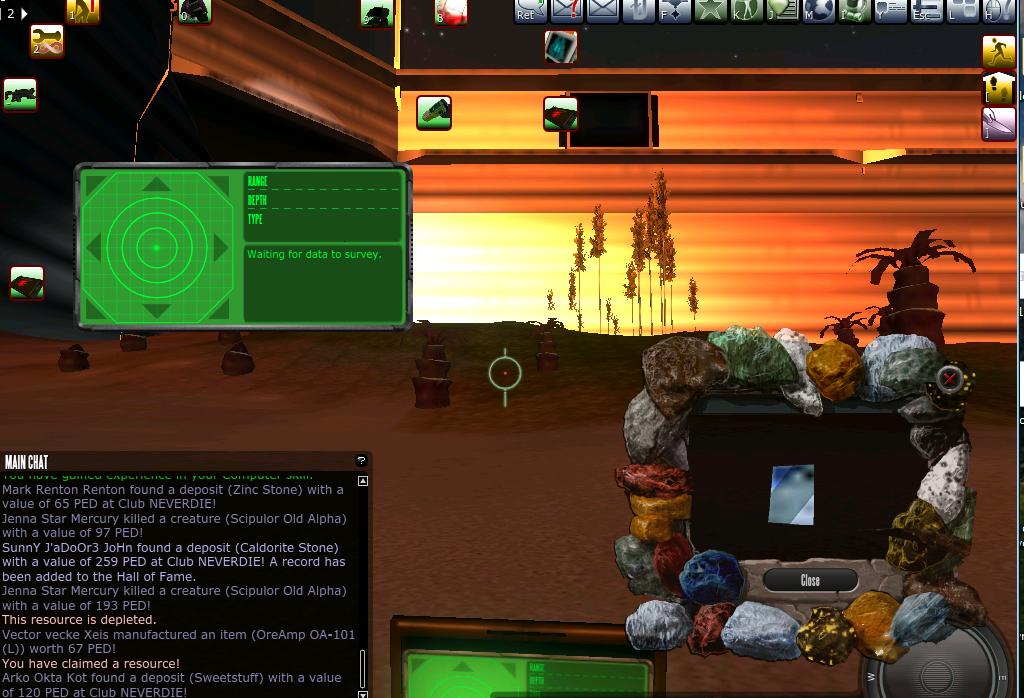Image resolution: width=1024 pixels, height=698 pixels.
Task: Activate the white knife blade icon
Action: pos(998,124)
